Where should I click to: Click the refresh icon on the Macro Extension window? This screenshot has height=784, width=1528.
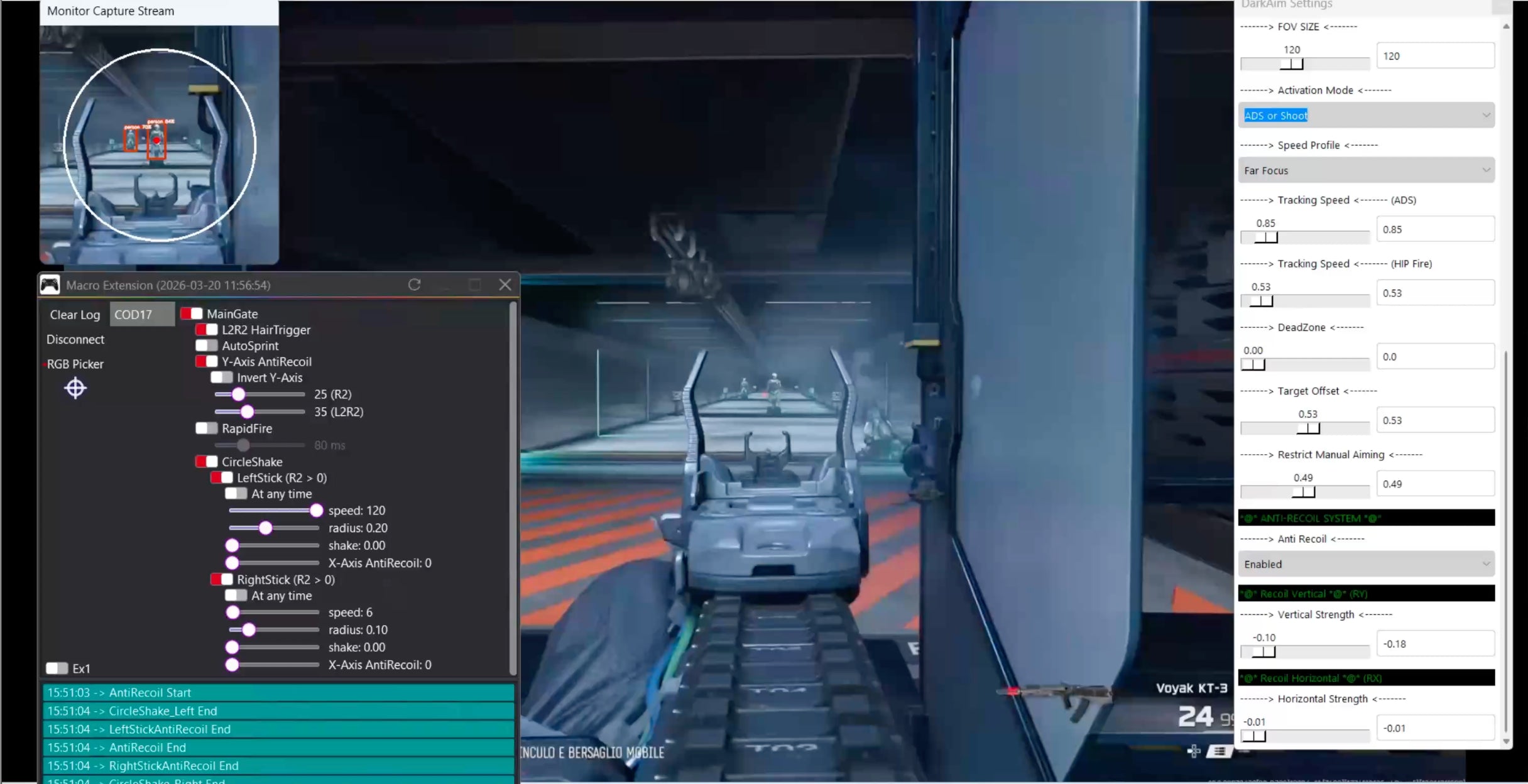[x=415, y=285]
